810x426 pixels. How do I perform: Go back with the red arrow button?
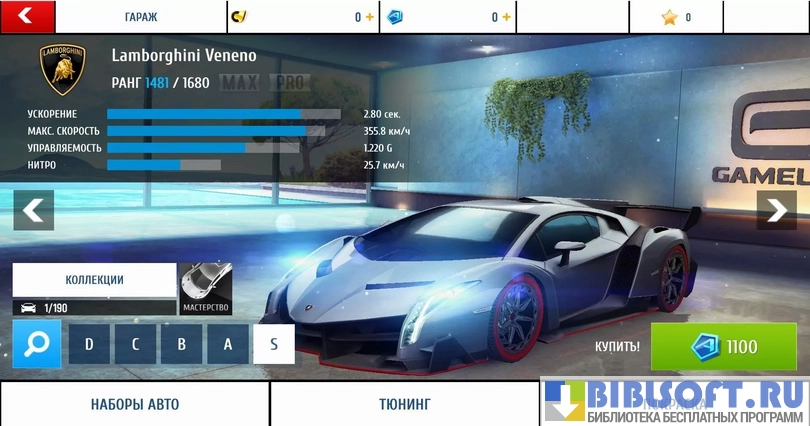(26, 16)
